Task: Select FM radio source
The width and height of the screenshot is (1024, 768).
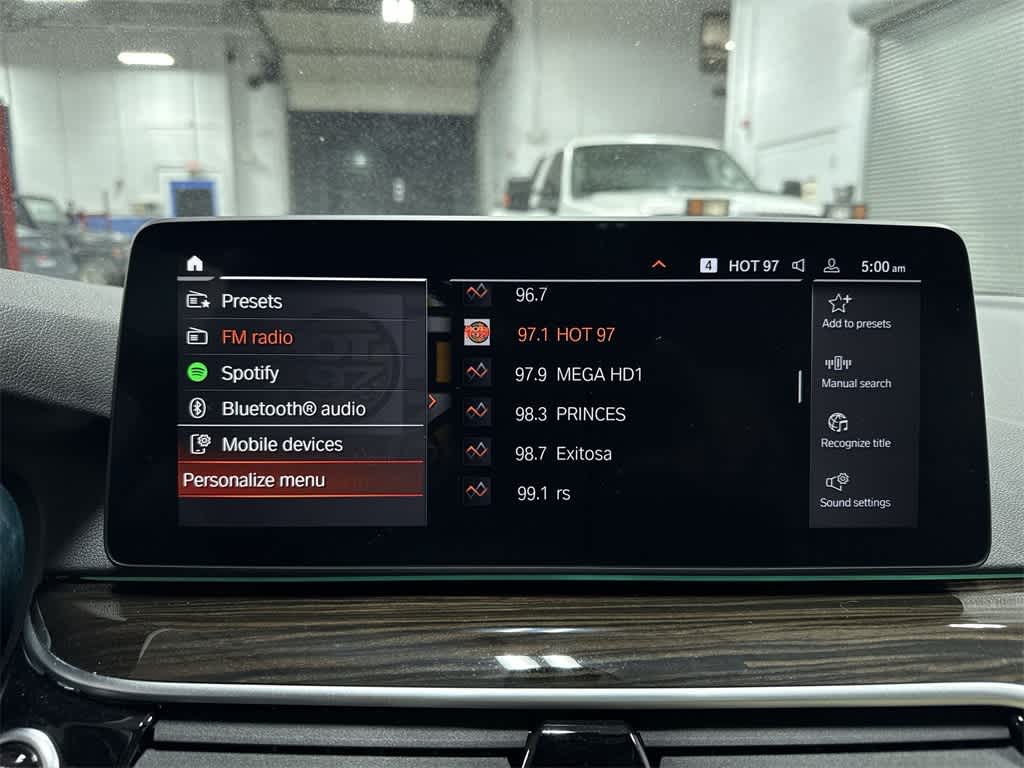Action: 256,337
